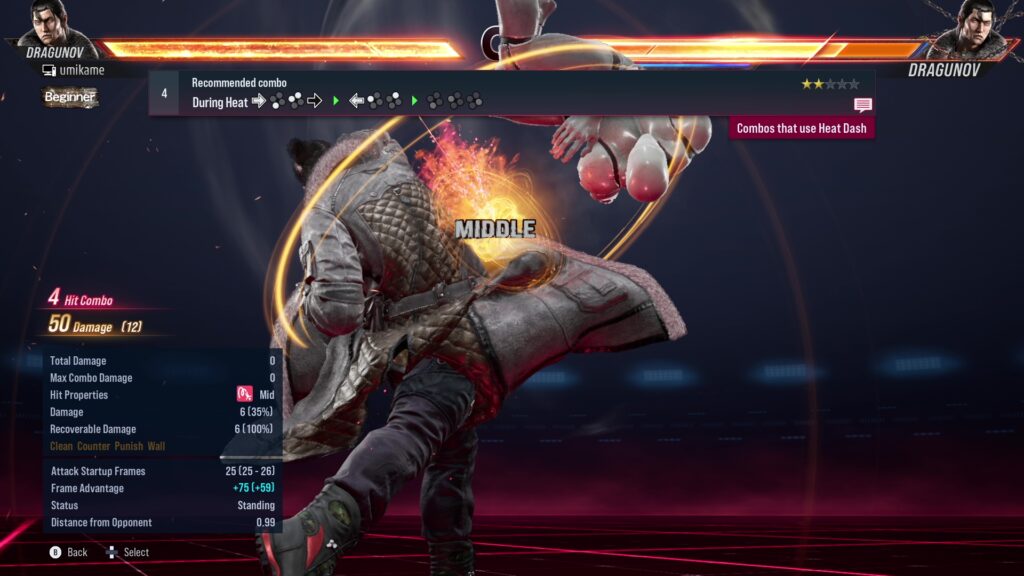
Task: Click the Beginner rank badge
Action: 69,97
